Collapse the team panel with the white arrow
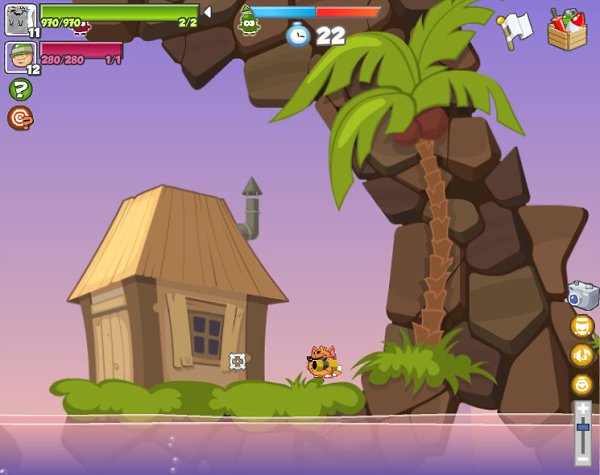600x475 pixels. 207,12
